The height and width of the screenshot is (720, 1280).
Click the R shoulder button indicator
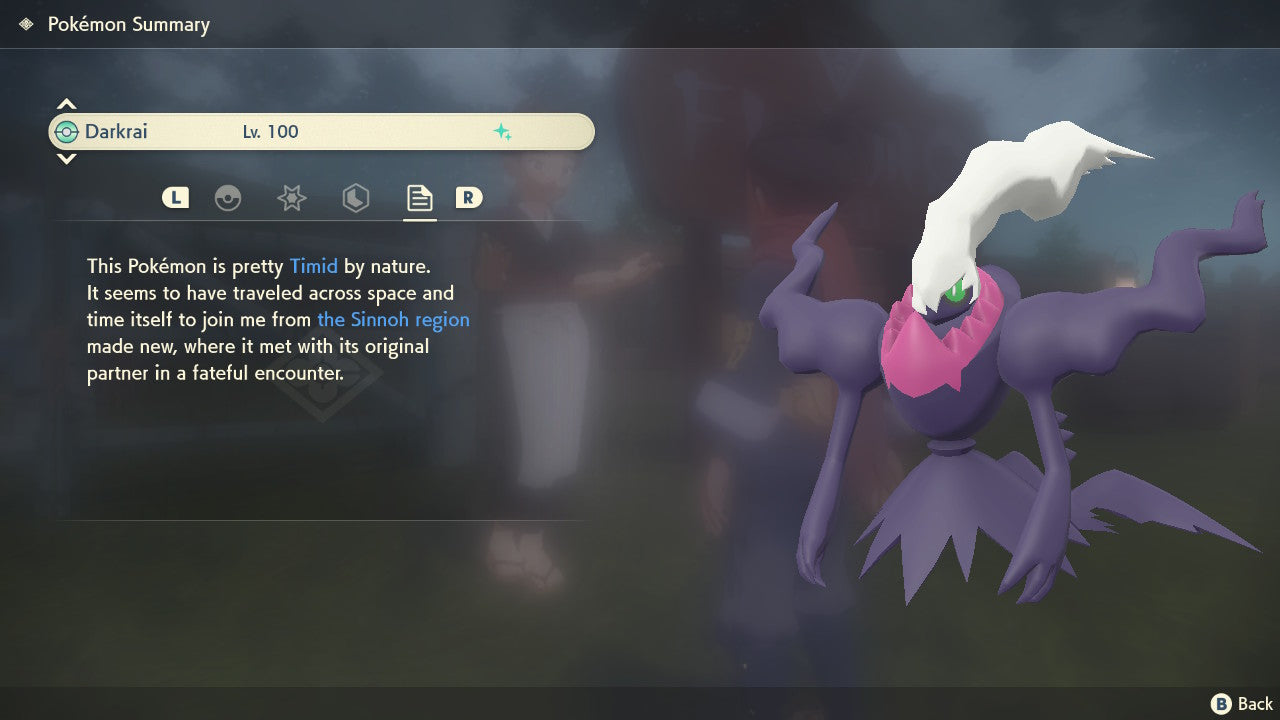point(470,197)
